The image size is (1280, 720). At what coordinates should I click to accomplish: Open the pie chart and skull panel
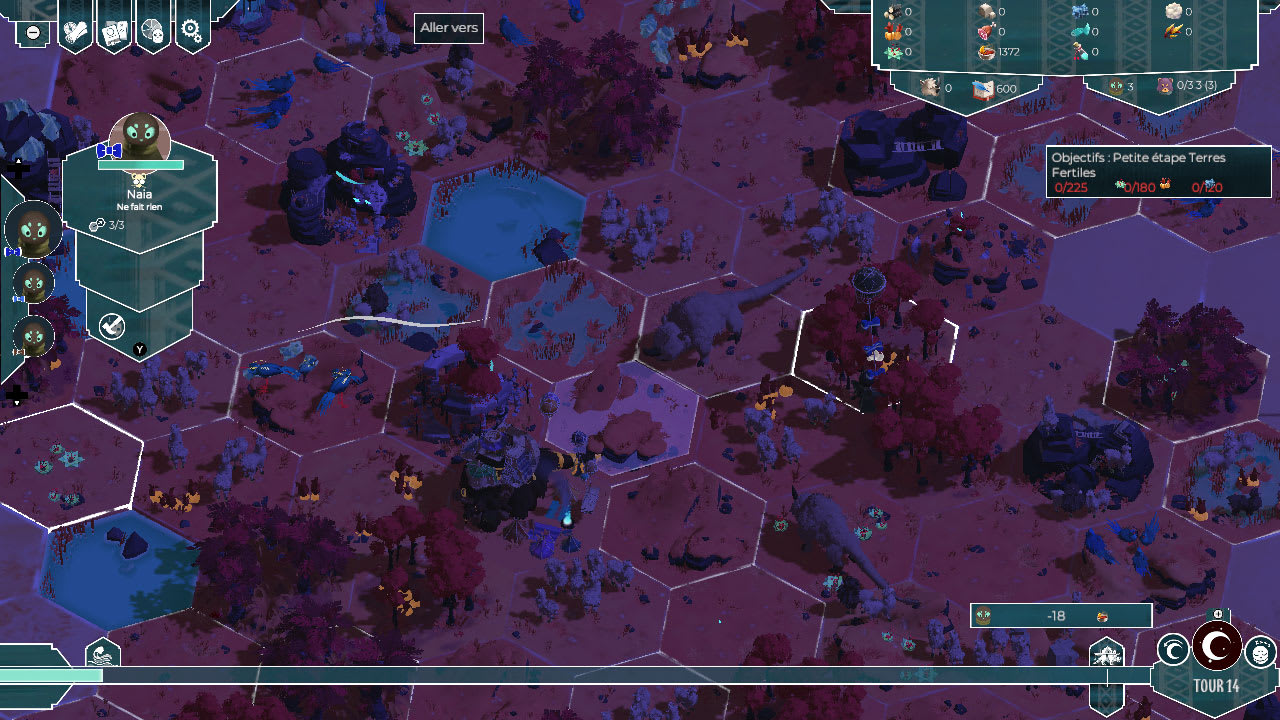153,32
